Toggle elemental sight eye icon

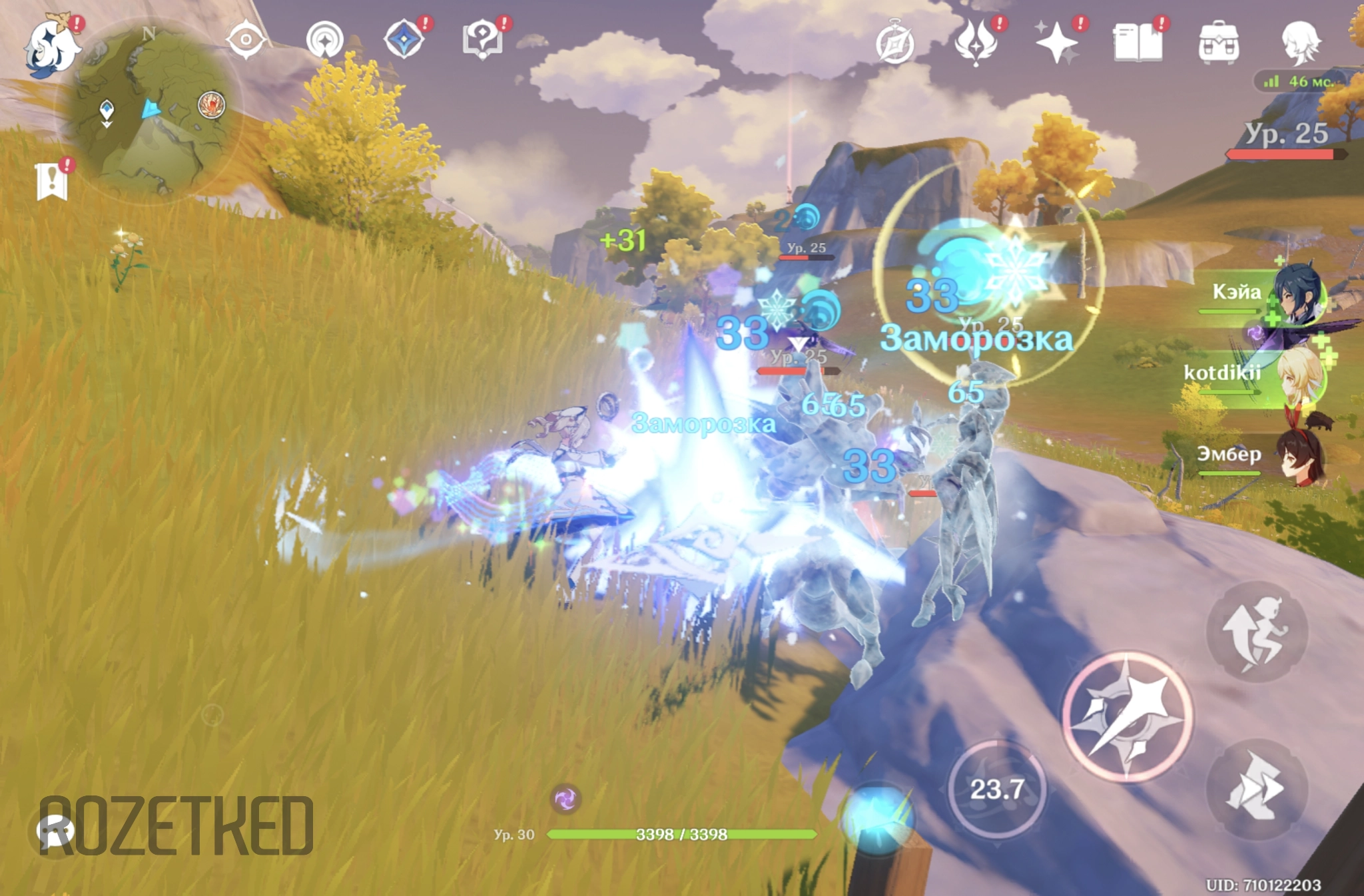tap(246, 40)
